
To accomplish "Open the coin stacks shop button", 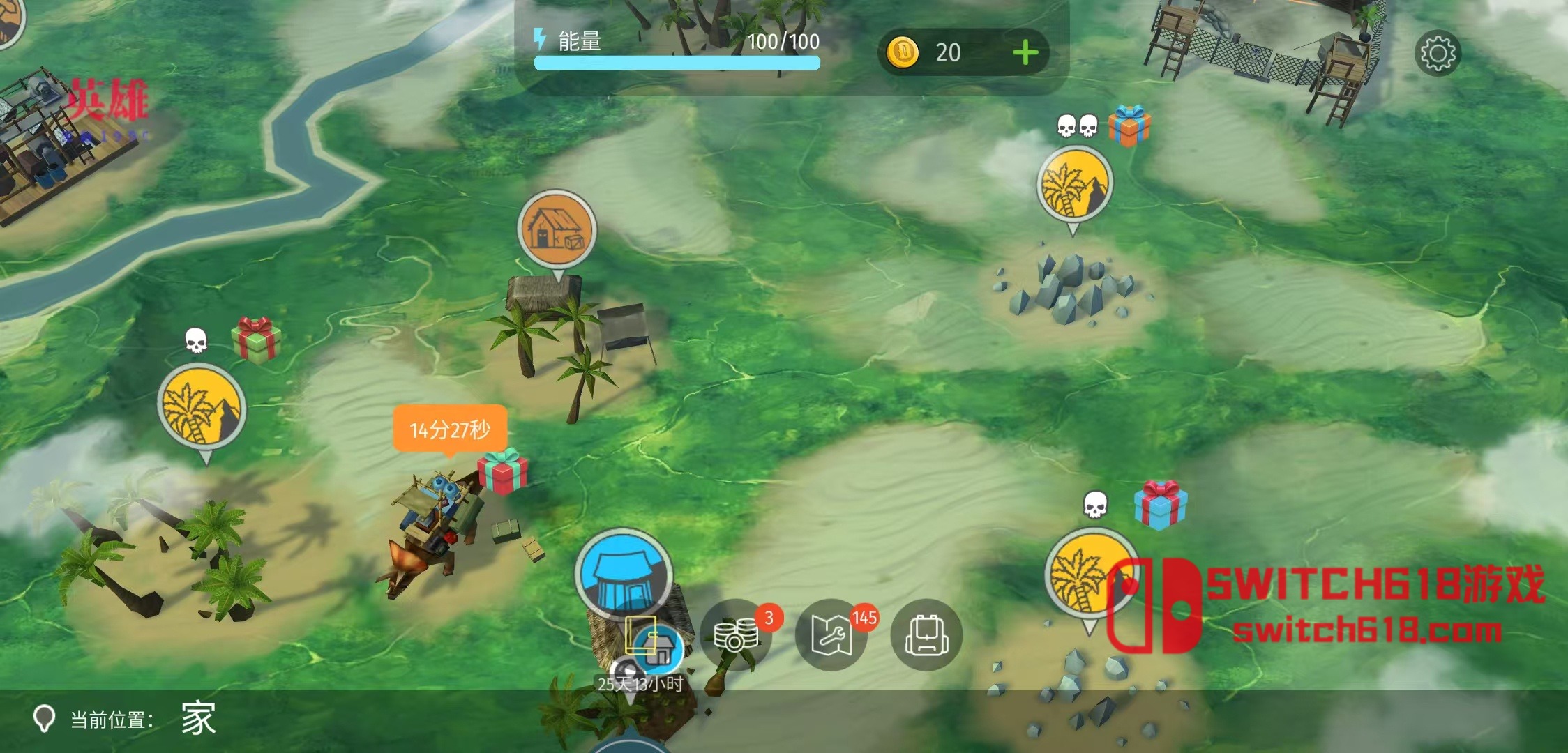I will [x=735, y=635].
